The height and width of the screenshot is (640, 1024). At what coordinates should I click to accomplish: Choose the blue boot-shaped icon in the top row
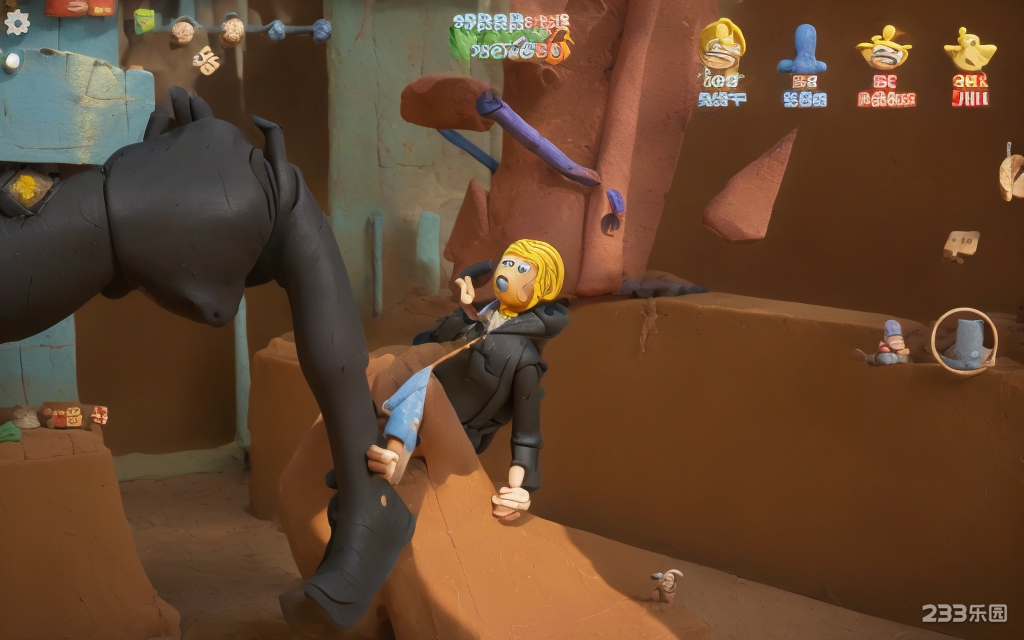coord(802,50)
